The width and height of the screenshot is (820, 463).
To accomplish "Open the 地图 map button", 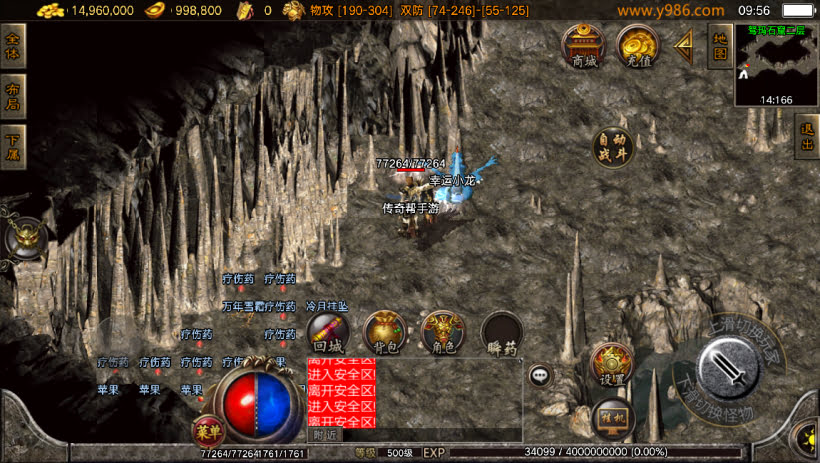I will [719, 47].
